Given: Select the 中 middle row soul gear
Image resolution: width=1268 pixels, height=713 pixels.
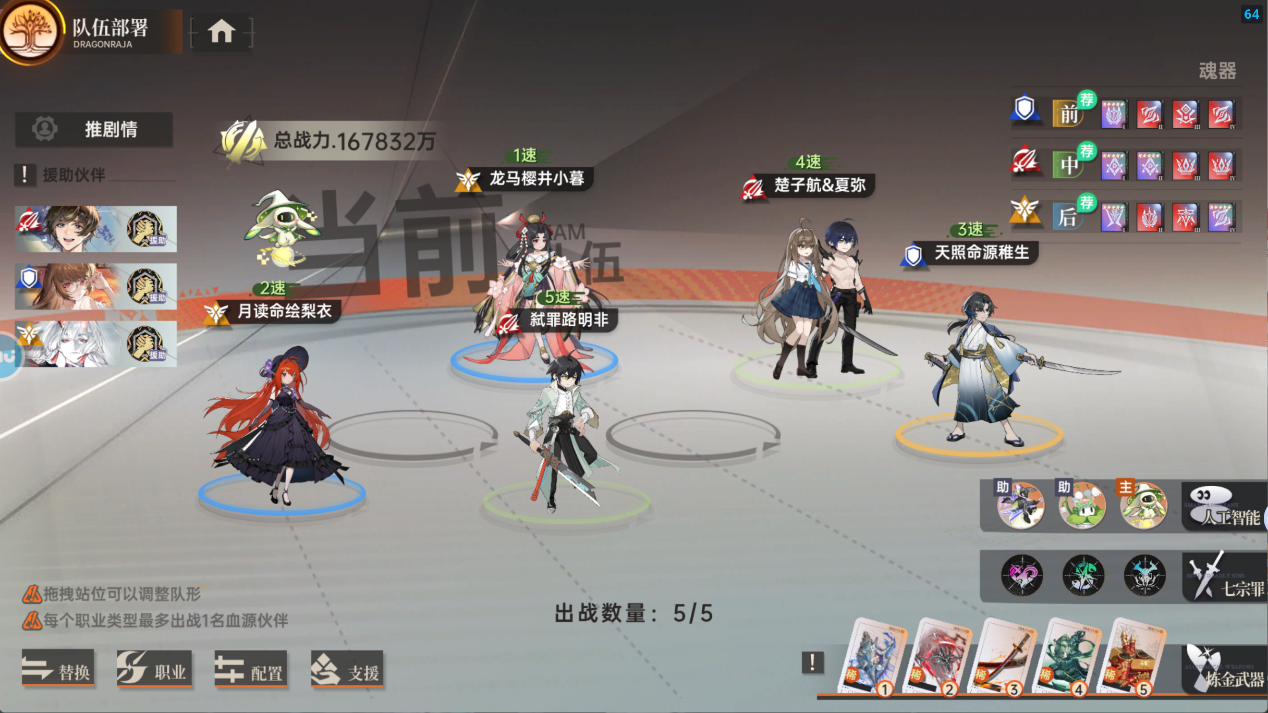Looking at the screenshot, I should [1069, 164].
